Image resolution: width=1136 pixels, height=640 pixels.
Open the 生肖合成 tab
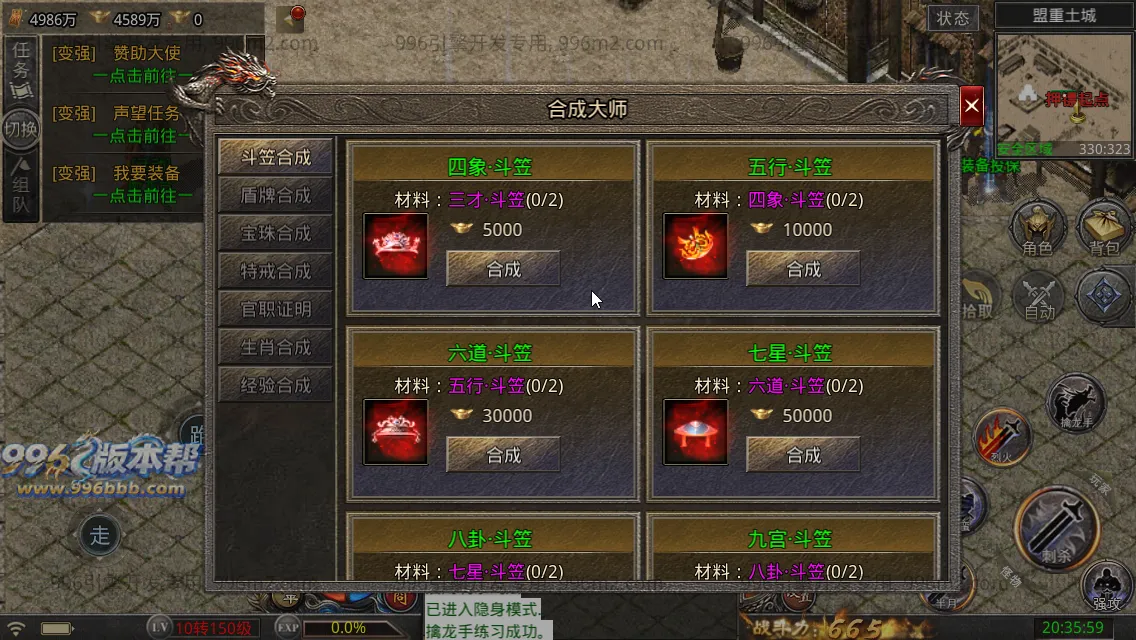point(276,348)
